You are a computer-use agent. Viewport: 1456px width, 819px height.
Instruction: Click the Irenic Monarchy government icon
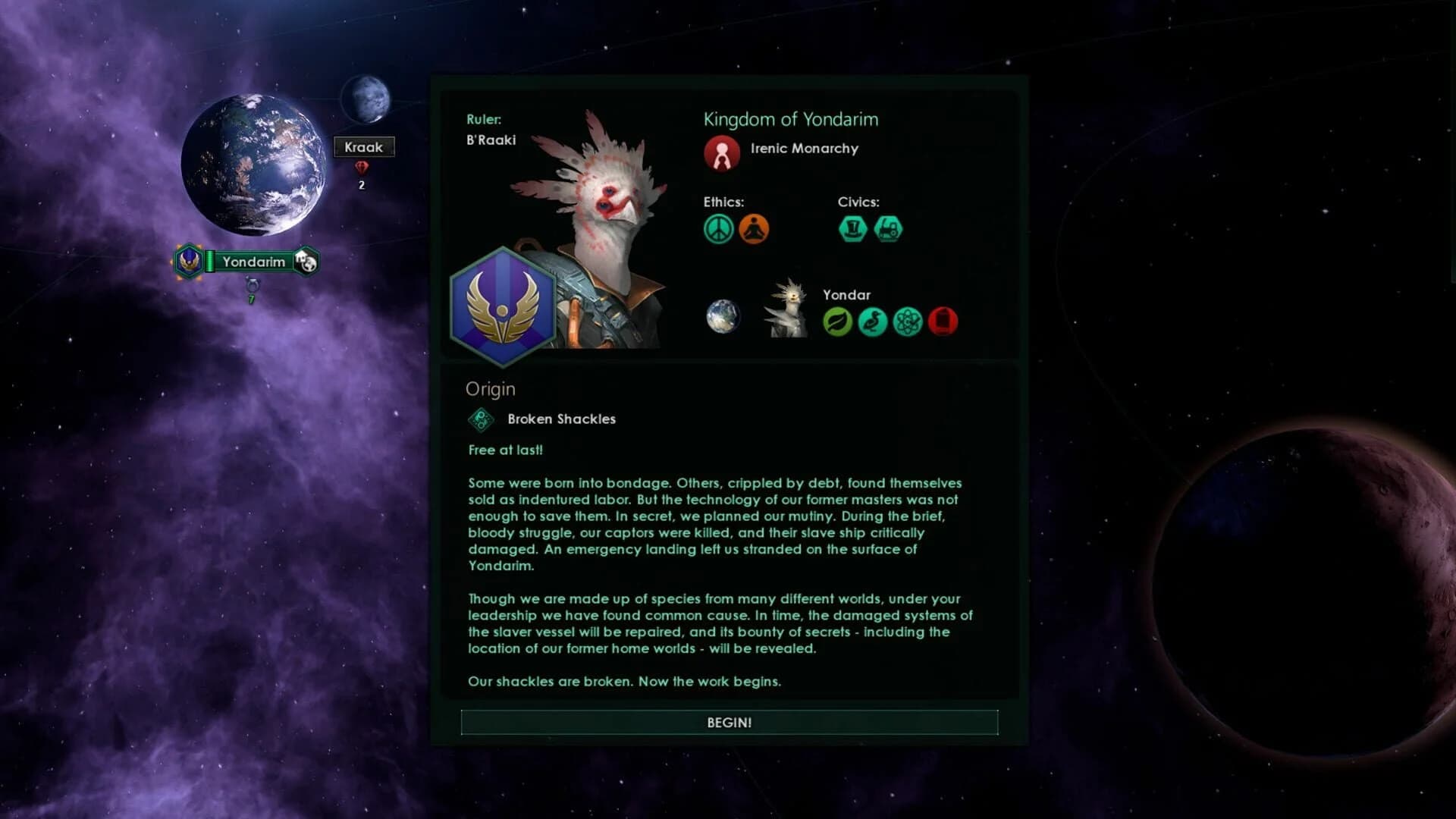(x=721, y=152)
